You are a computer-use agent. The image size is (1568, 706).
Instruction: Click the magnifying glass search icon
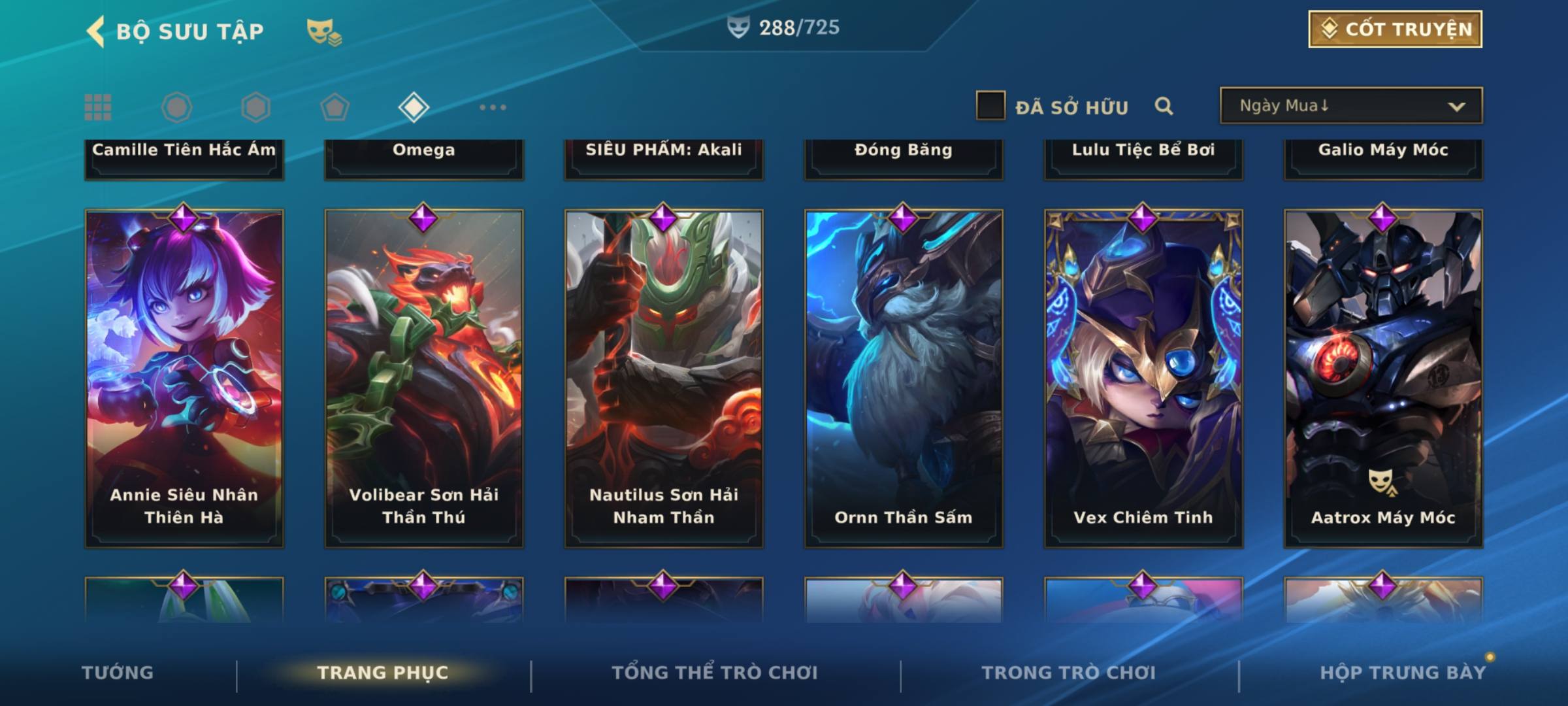1164,106
